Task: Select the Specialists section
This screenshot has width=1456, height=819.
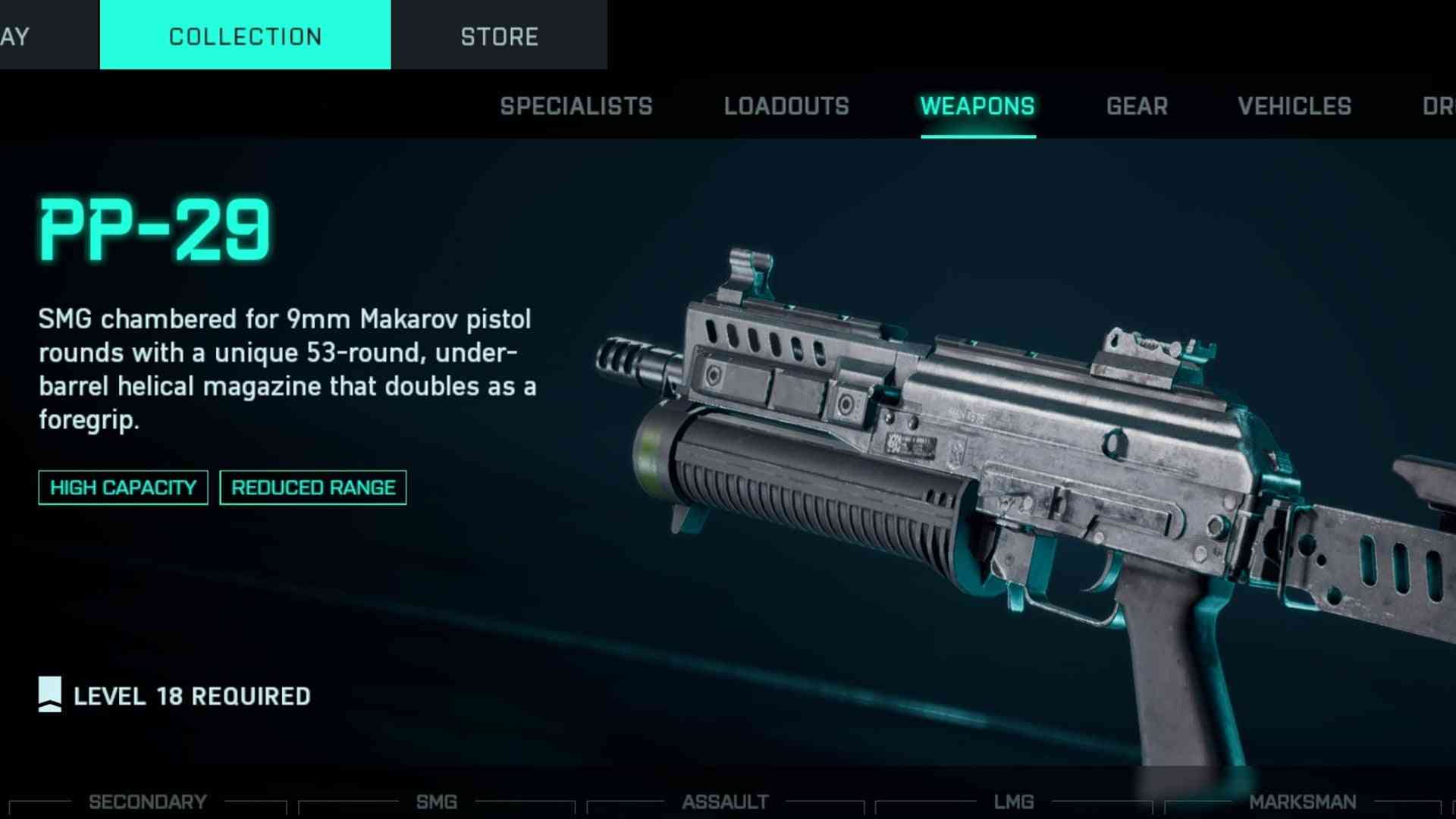Action: (576, 106)
